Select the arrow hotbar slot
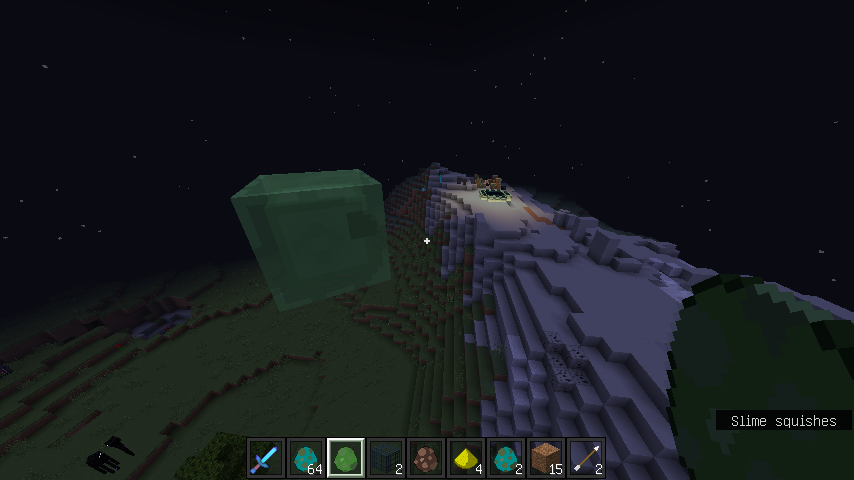The image size is (854, 480). pyautogui.click(x=586, y=458)
